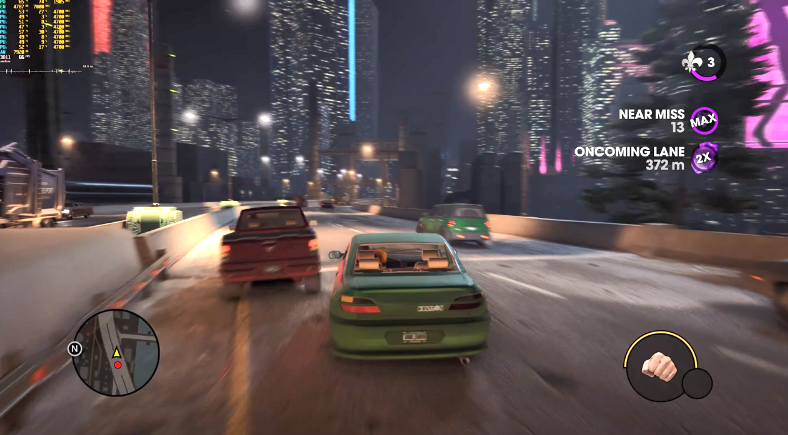This screenshot has width=788, height=435.
Task: Click the fleur-de-lis notoriety icon
Action: coord(693,62)
